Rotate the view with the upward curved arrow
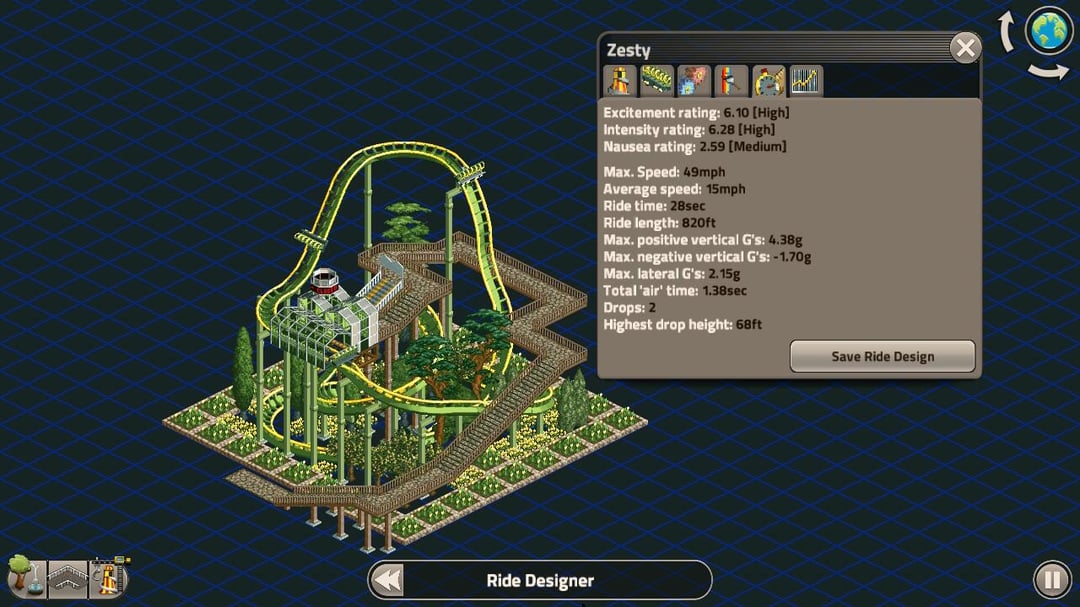Image resolution: width=1080 pixels, height=607 pixels. 1007,32
